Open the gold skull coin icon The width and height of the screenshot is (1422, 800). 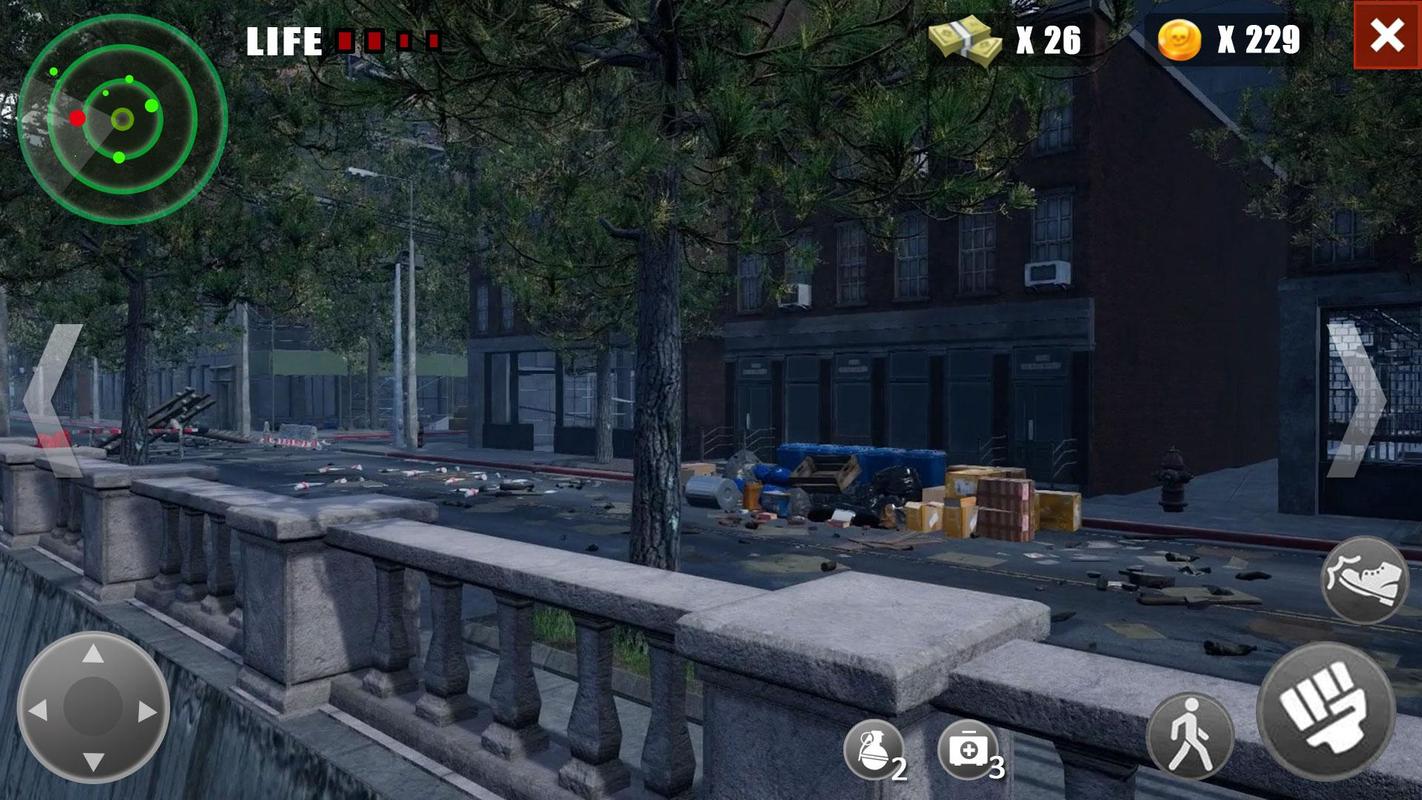point(1179,40)
